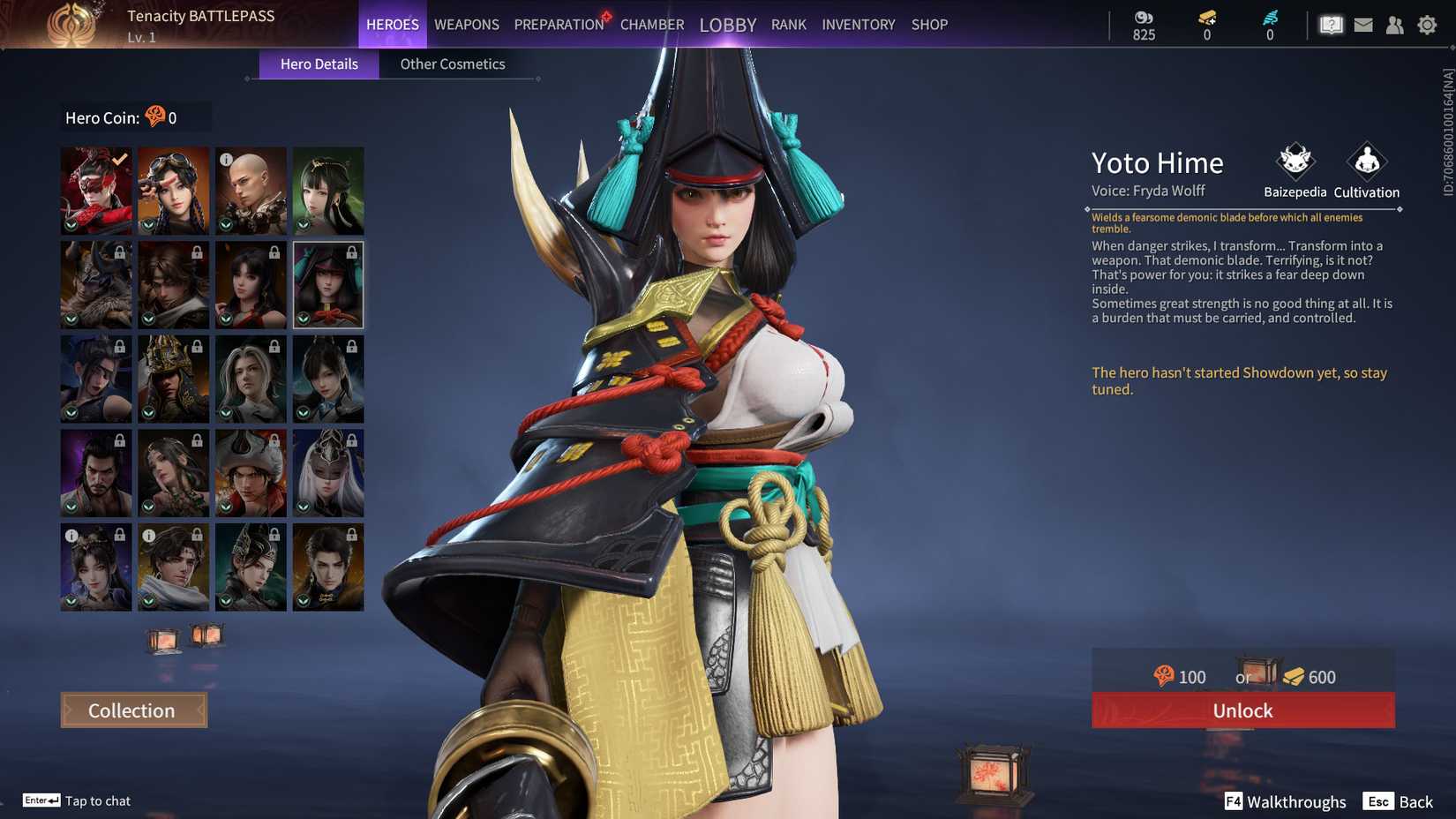Click the blue jade currency icon
The image size is (1456, 819).
click(1269, 15)
